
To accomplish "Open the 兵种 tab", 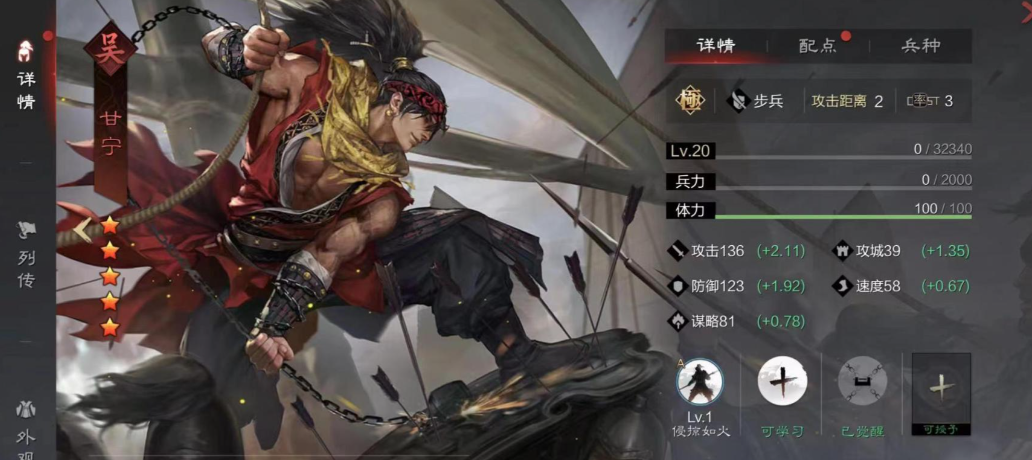I will (920, 46).
